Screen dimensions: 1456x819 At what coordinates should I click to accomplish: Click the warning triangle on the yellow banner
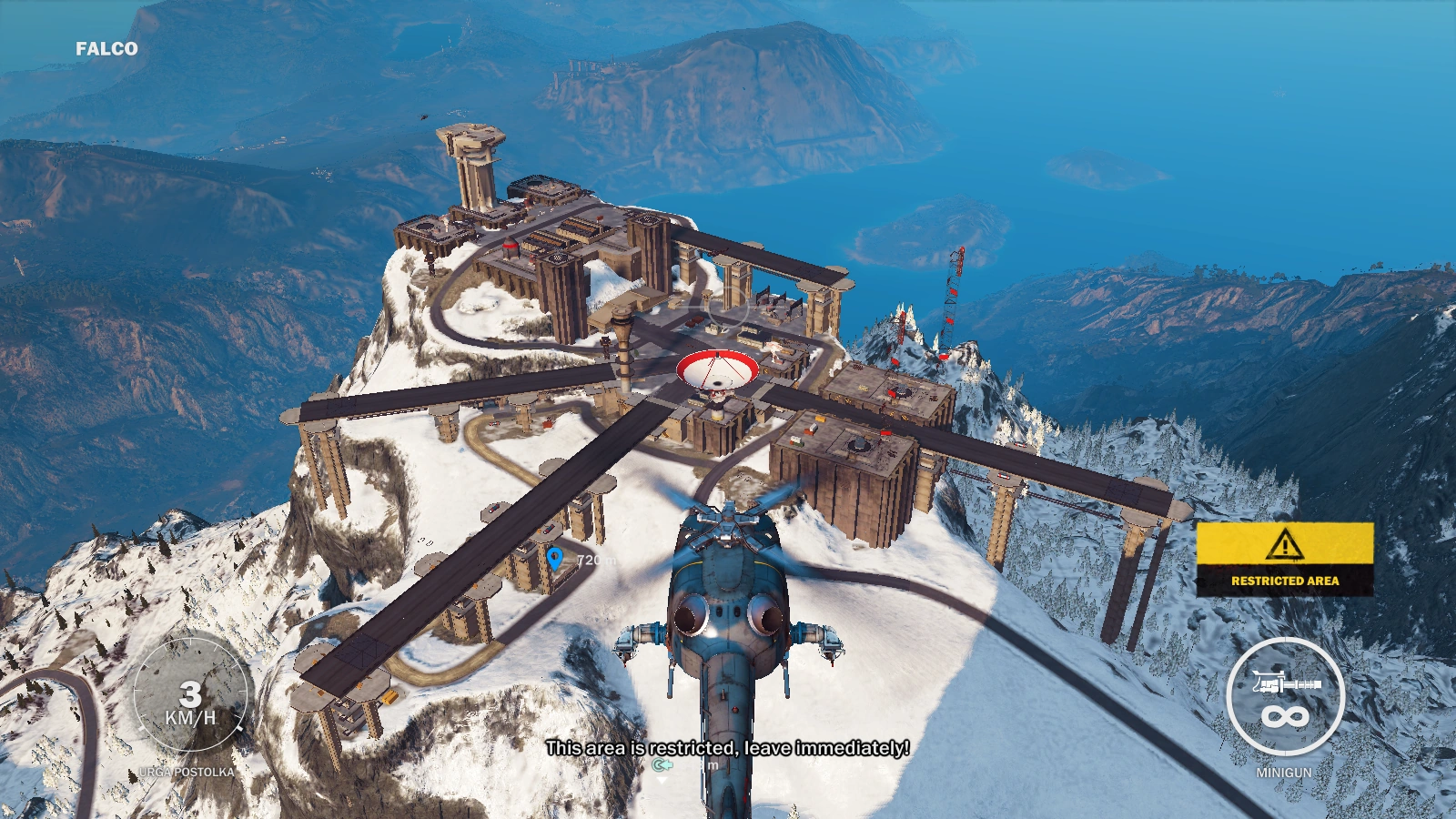click(1284, 545)
